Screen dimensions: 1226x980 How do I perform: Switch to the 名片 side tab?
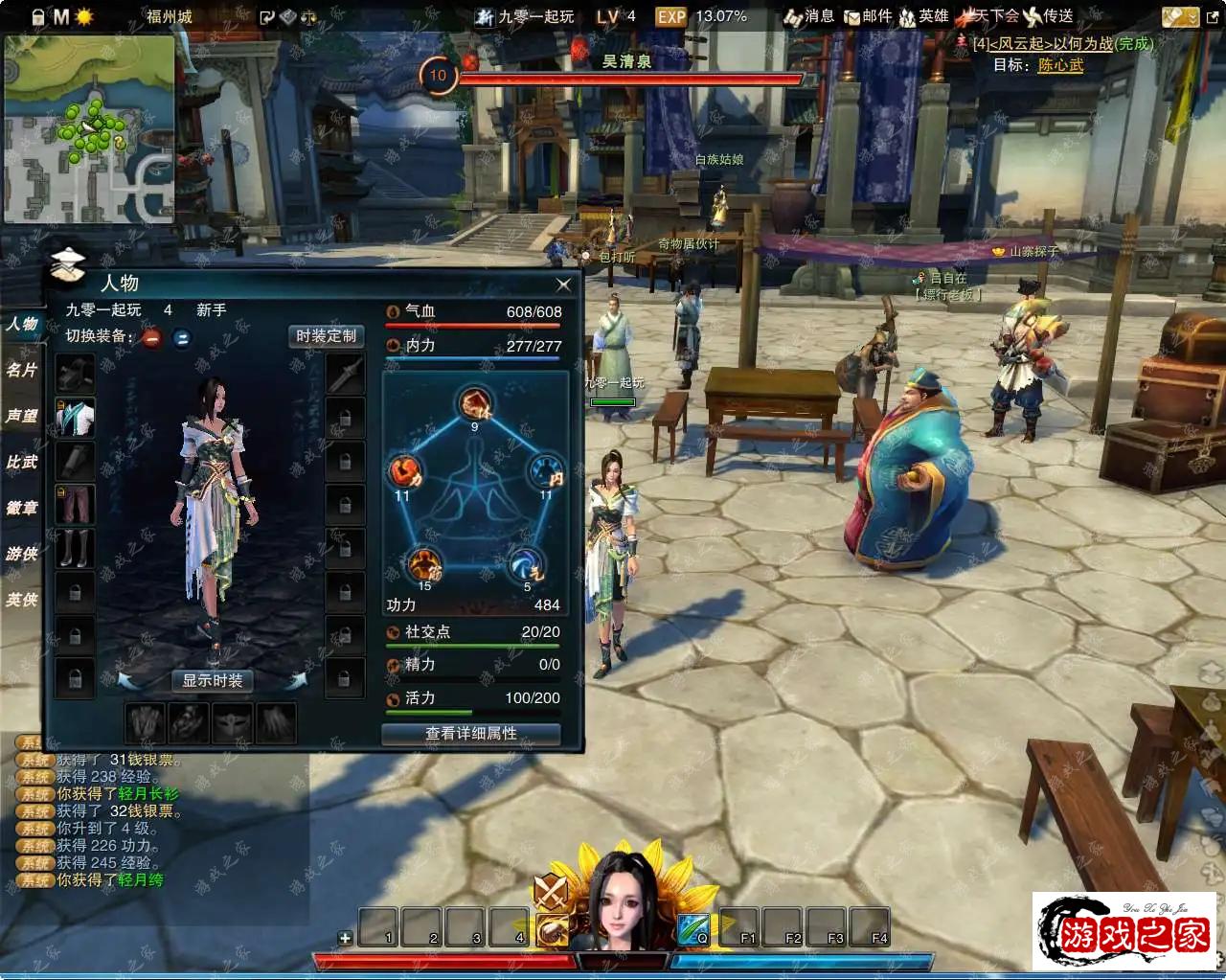[21, 370]
